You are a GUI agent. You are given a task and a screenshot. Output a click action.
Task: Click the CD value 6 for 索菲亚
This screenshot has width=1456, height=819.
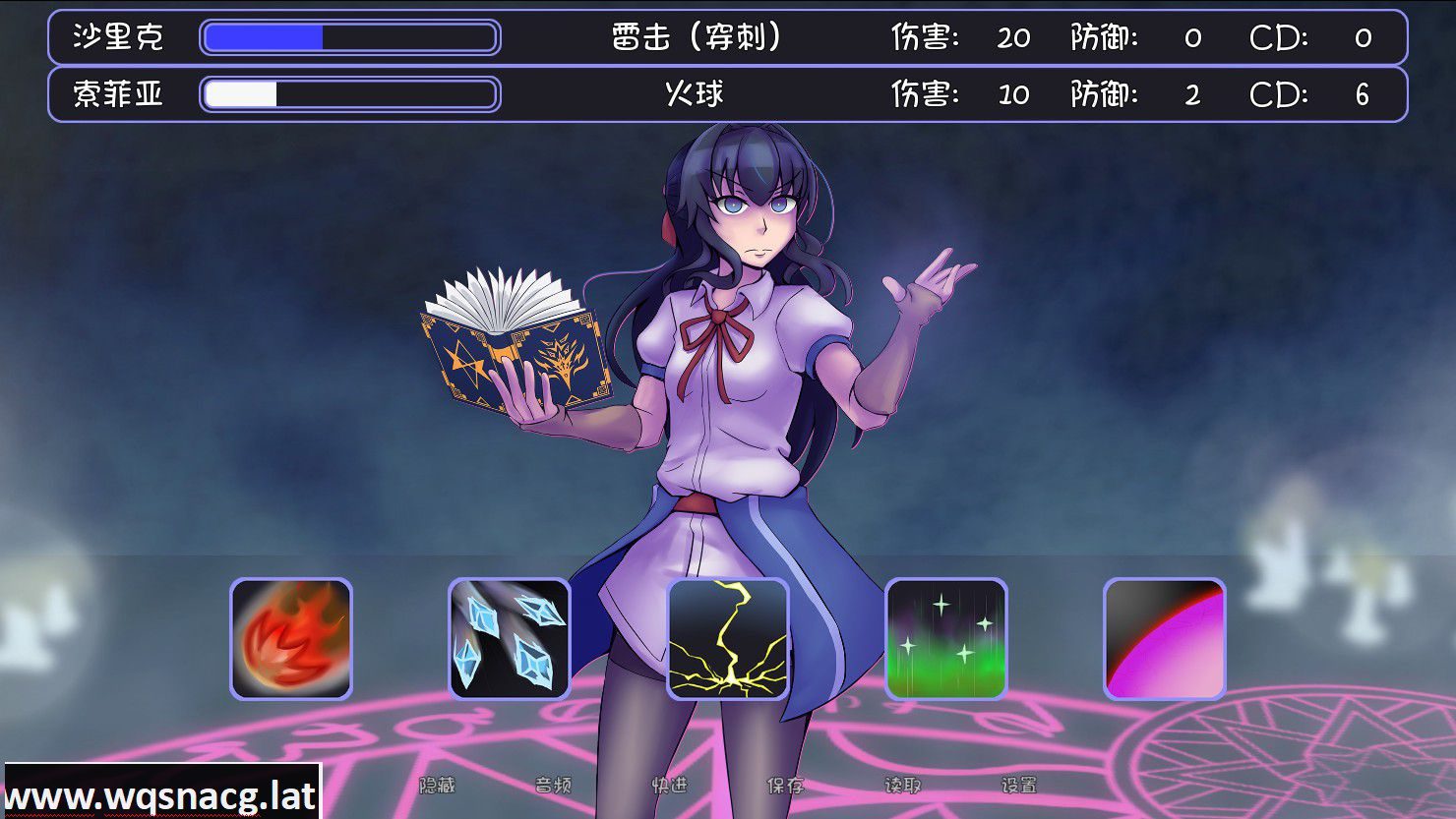click(x=1363, y=94)
